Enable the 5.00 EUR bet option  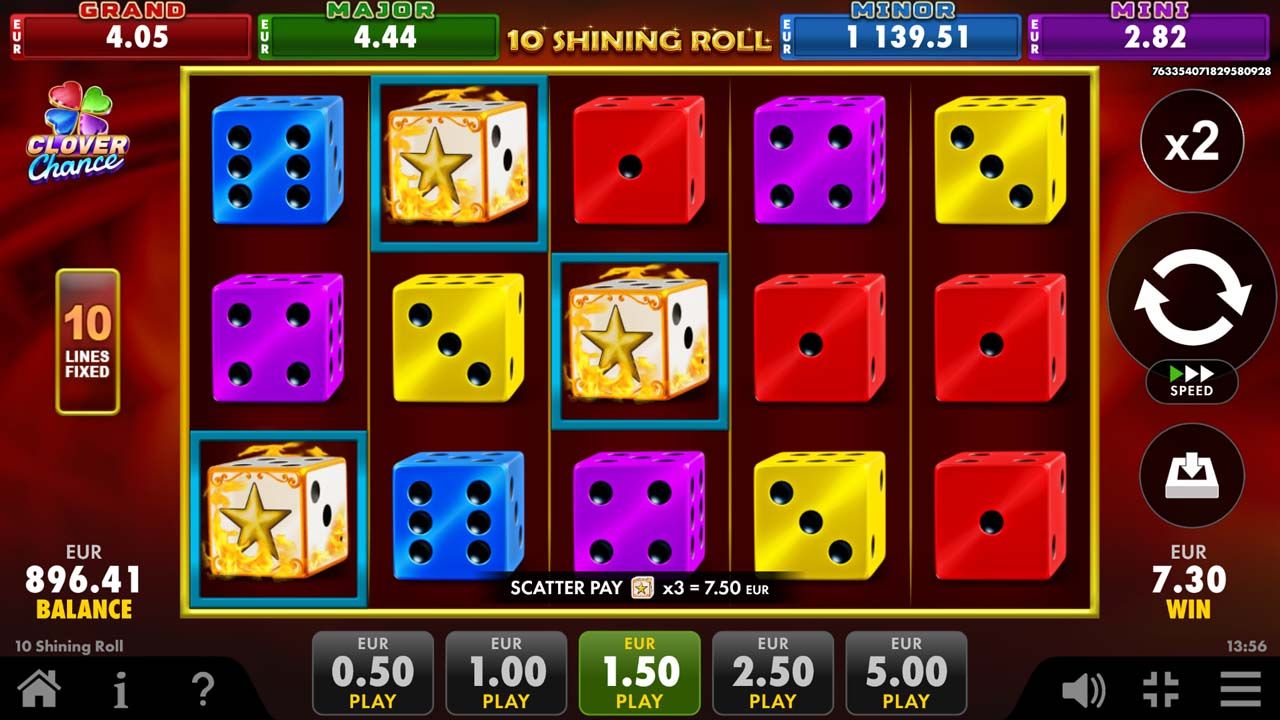pos(906,673)
